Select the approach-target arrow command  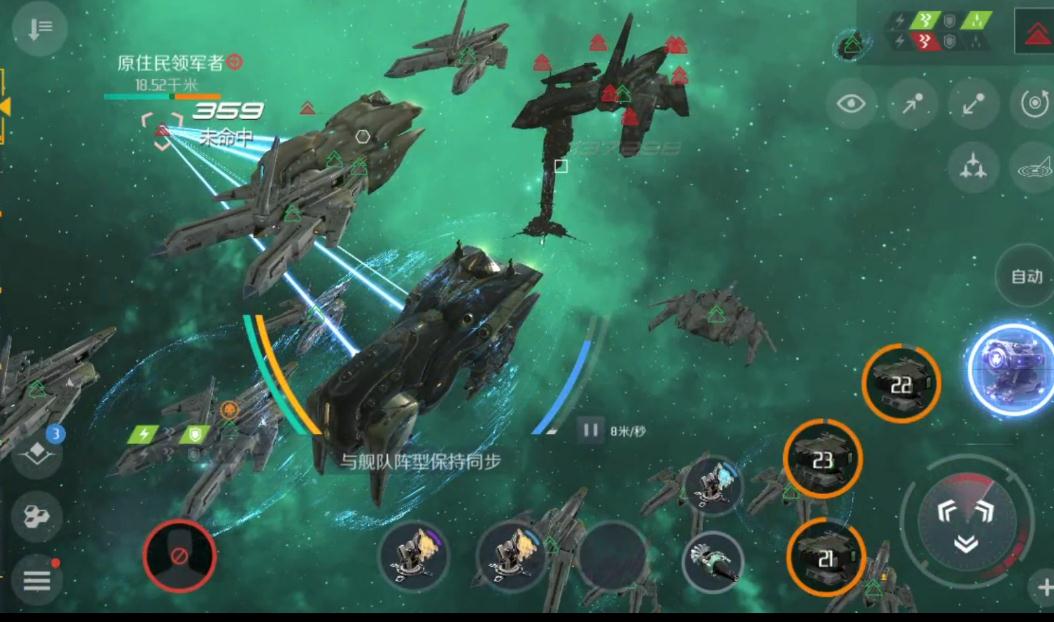(x=912, y=104)
